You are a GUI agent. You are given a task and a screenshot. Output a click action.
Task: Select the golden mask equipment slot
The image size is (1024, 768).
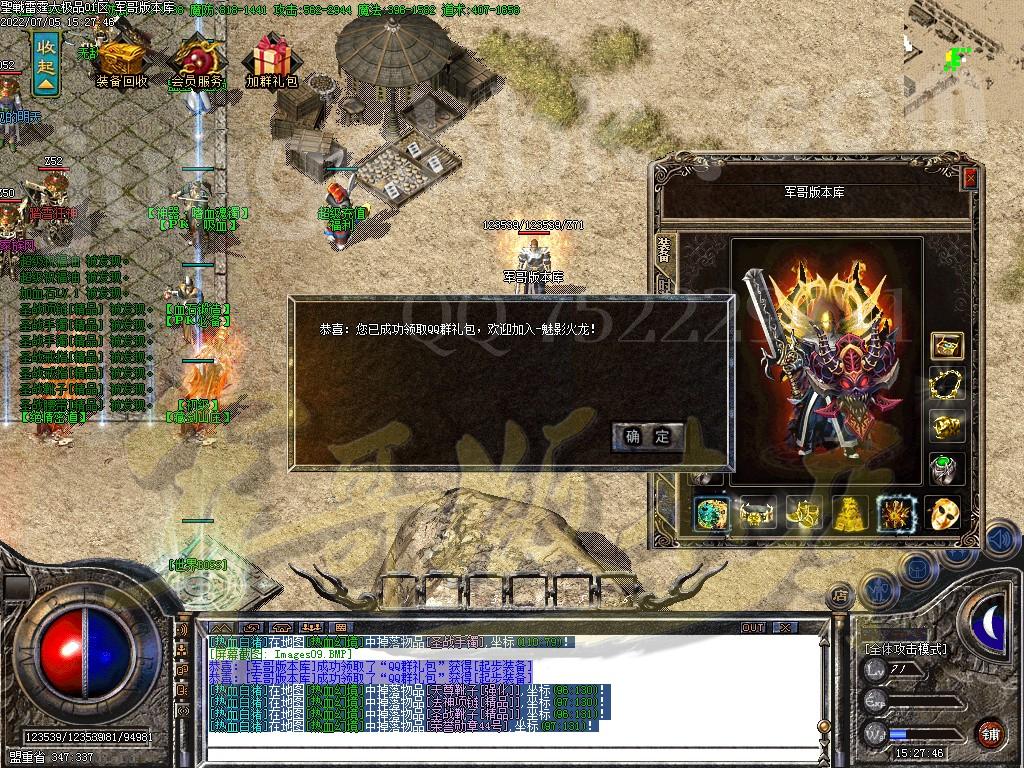pyautogui.click(x=942, y=513)
